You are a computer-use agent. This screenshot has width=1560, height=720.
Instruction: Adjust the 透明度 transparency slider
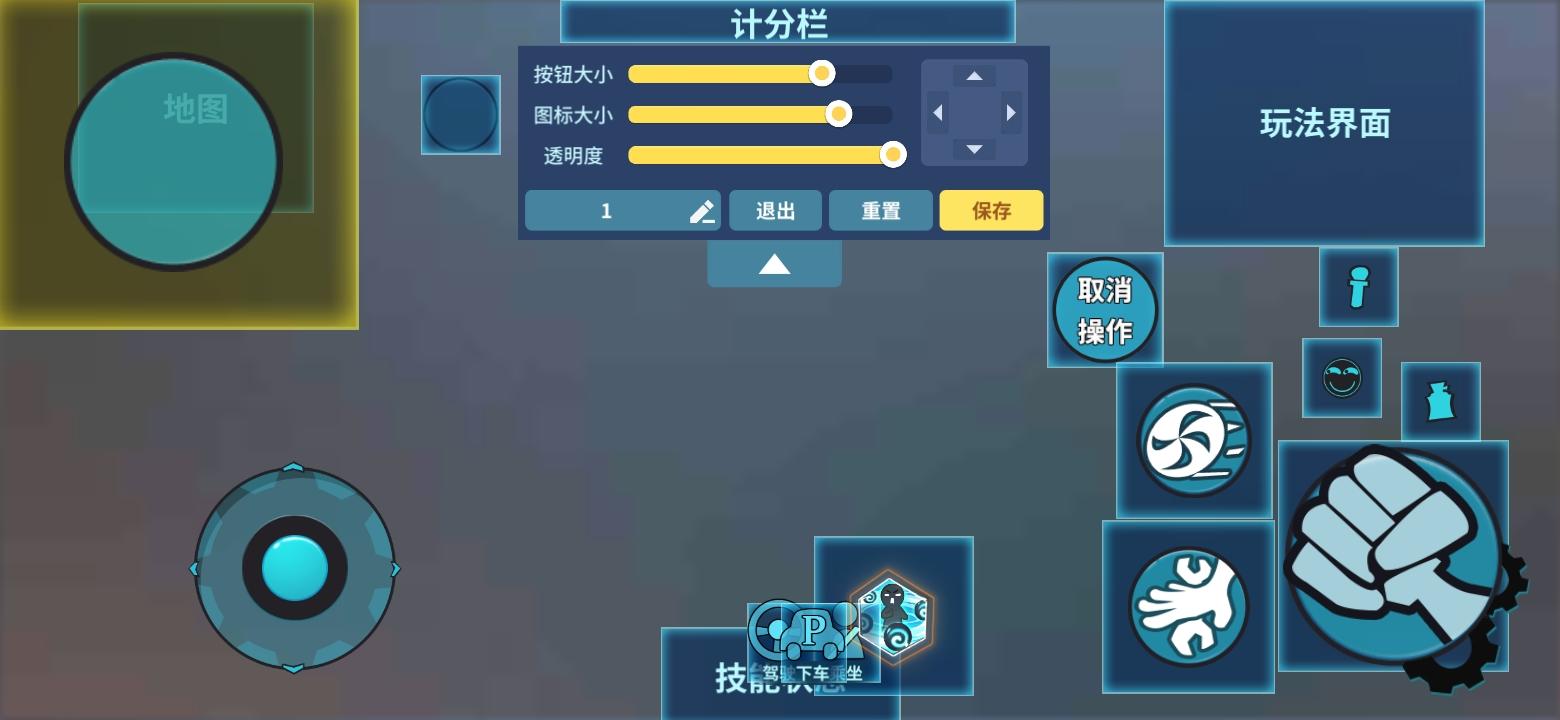click(x=891, y=155)
